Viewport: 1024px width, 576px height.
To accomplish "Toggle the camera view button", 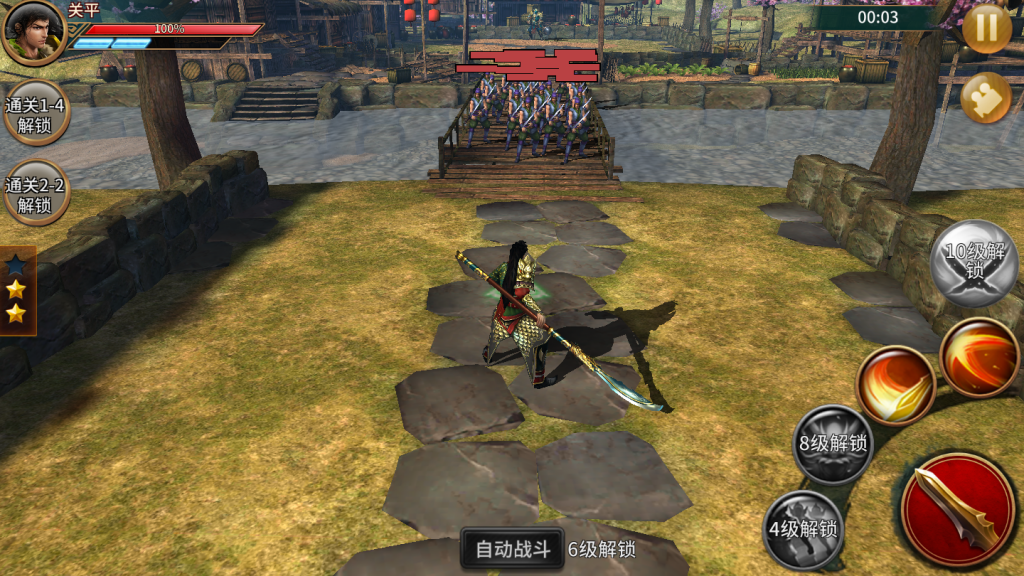I will (985, 98).
